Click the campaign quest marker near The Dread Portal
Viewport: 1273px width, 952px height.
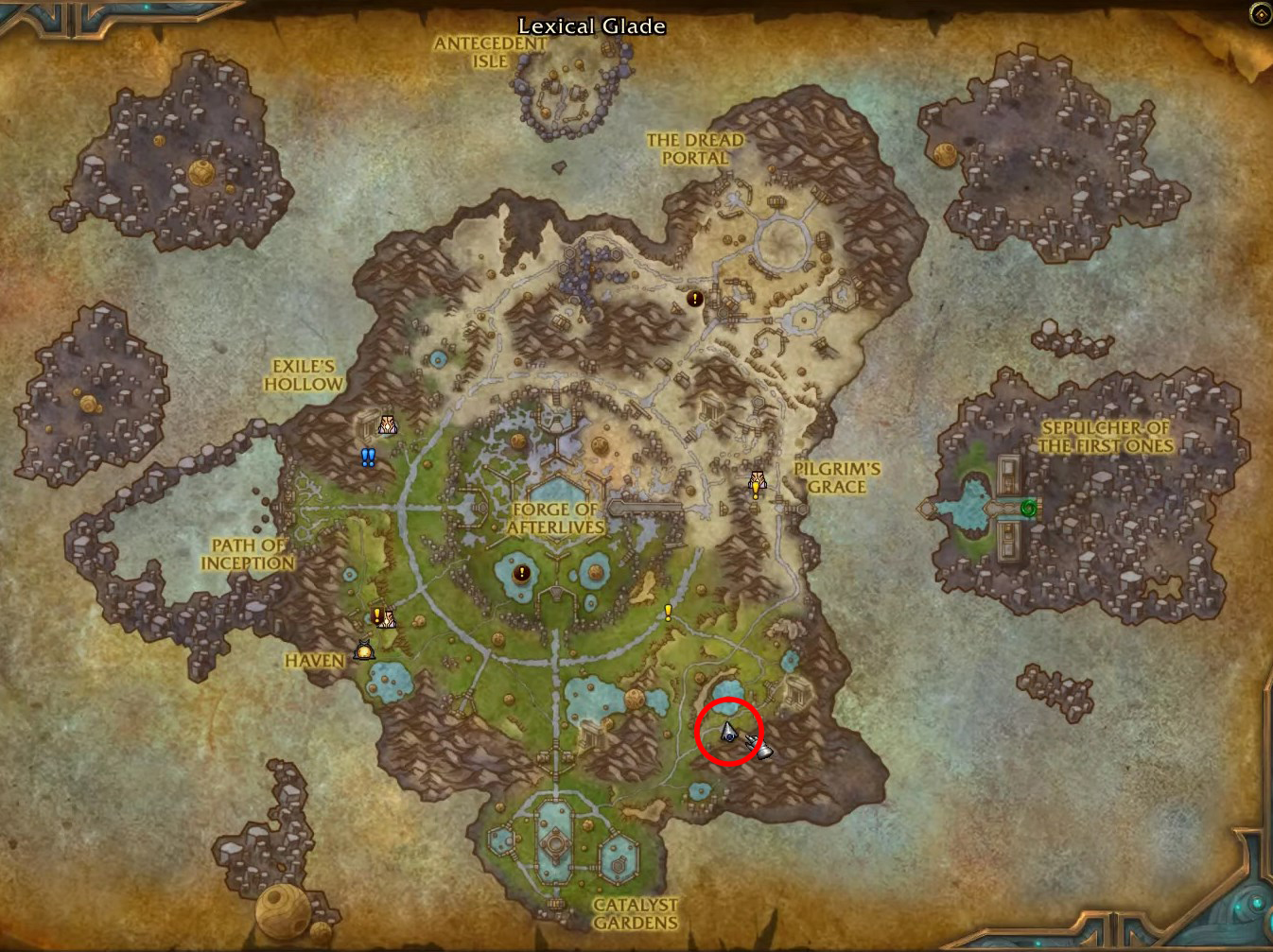point(695,299)
